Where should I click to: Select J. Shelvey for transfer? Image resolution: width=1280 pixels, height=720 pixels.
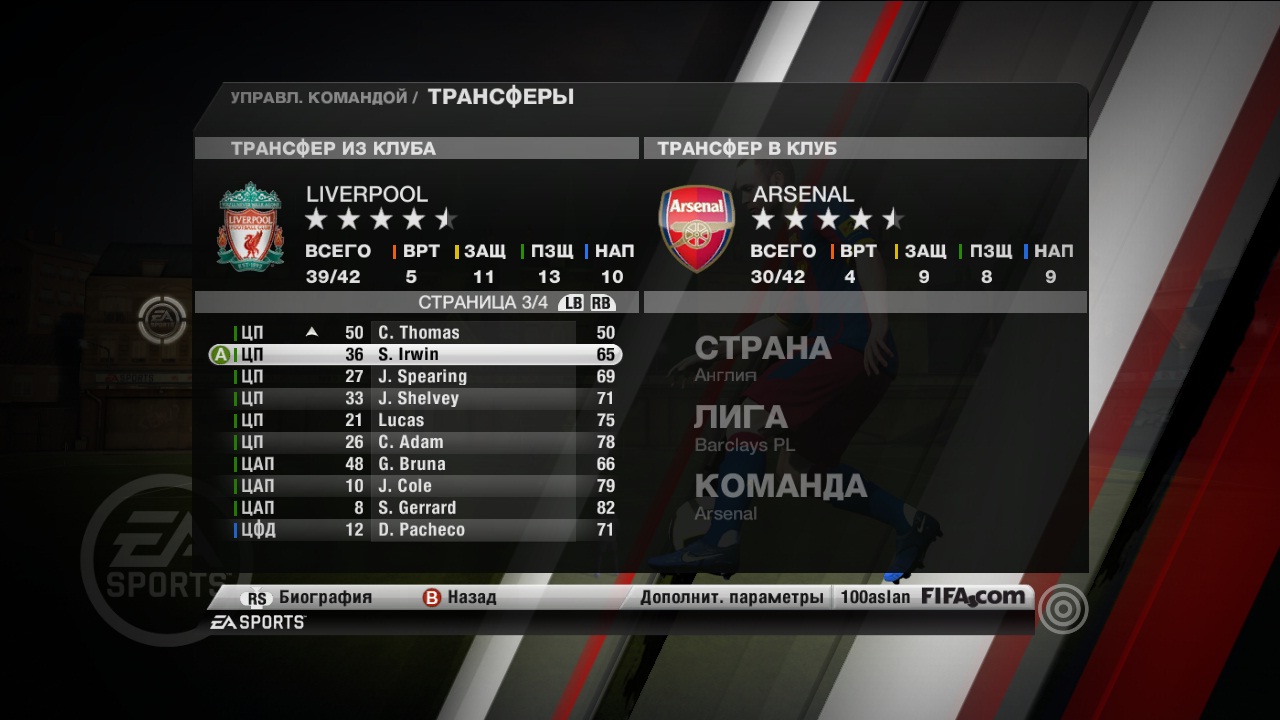(x=418, y=398)
